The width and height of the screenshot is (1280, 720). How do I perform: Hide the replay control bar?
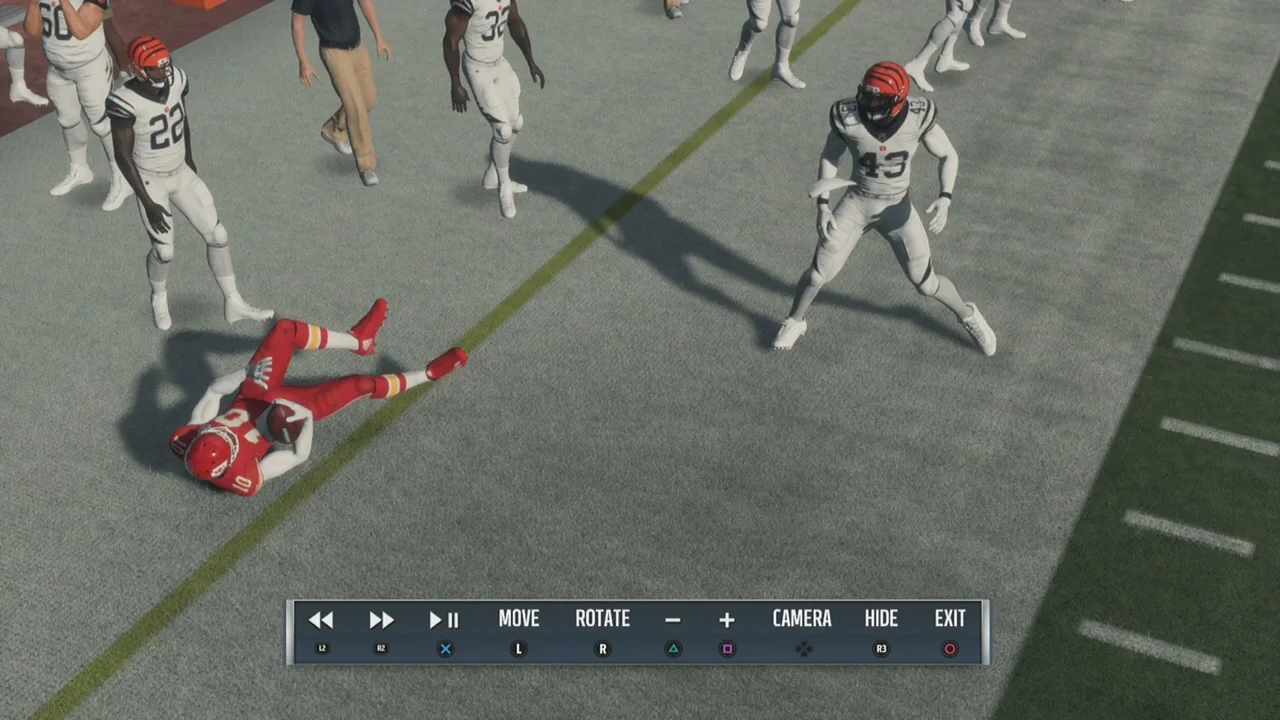tap(881, 620)
